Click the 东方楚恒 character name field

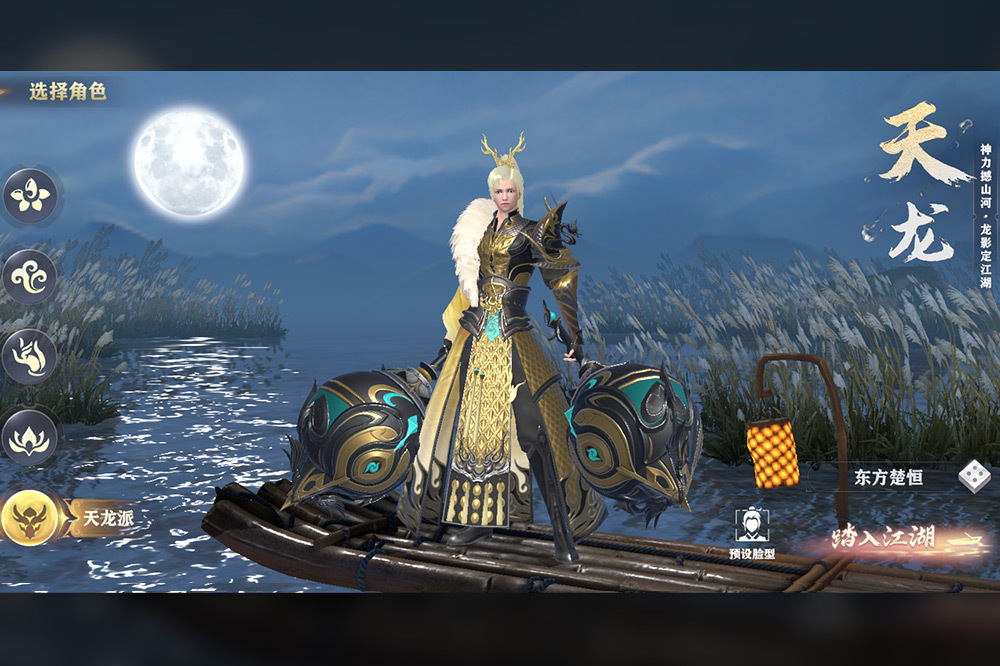coord(888,477)
